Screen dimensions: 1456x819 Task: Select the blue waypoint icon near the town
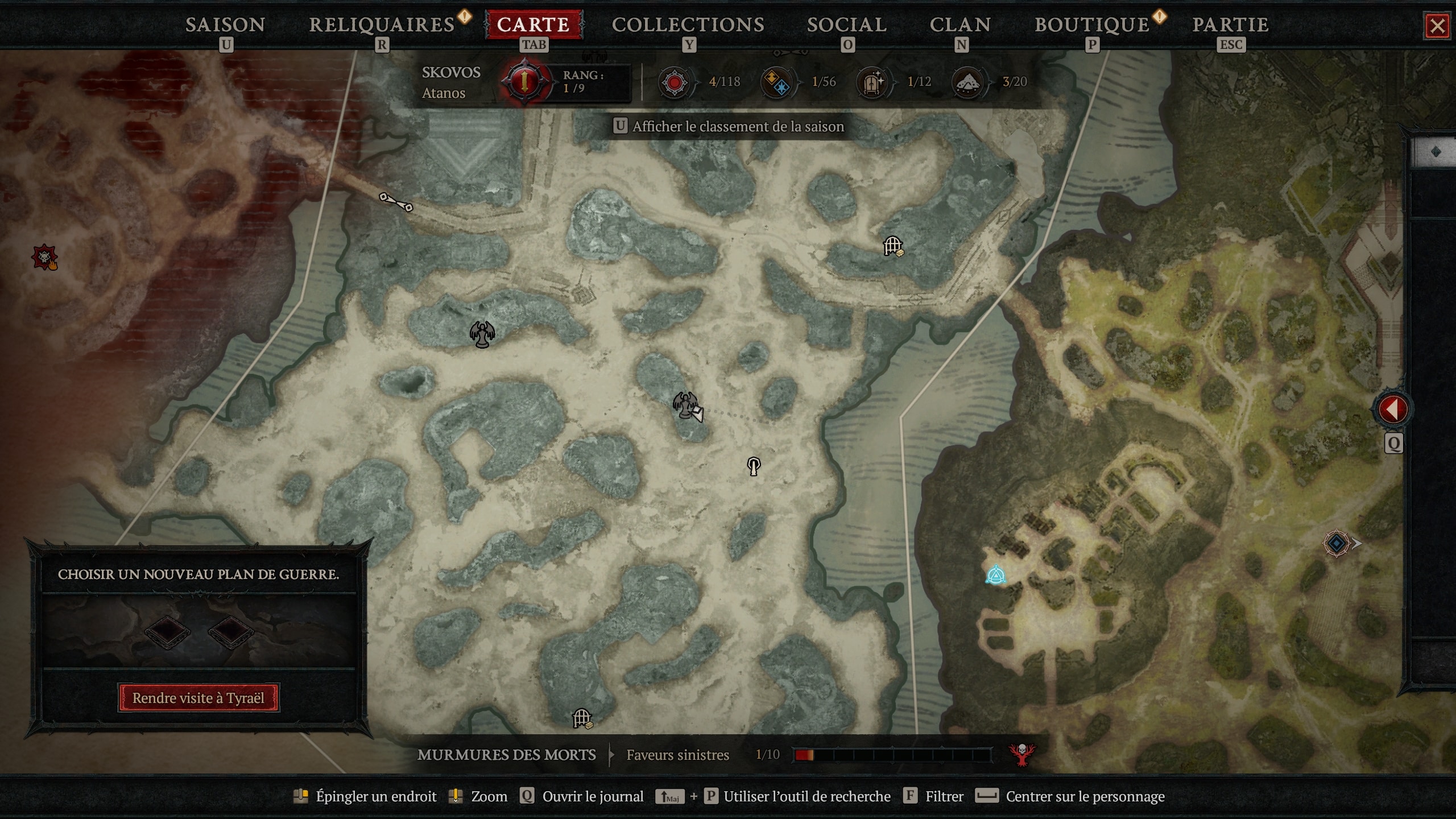click(995, 575)
